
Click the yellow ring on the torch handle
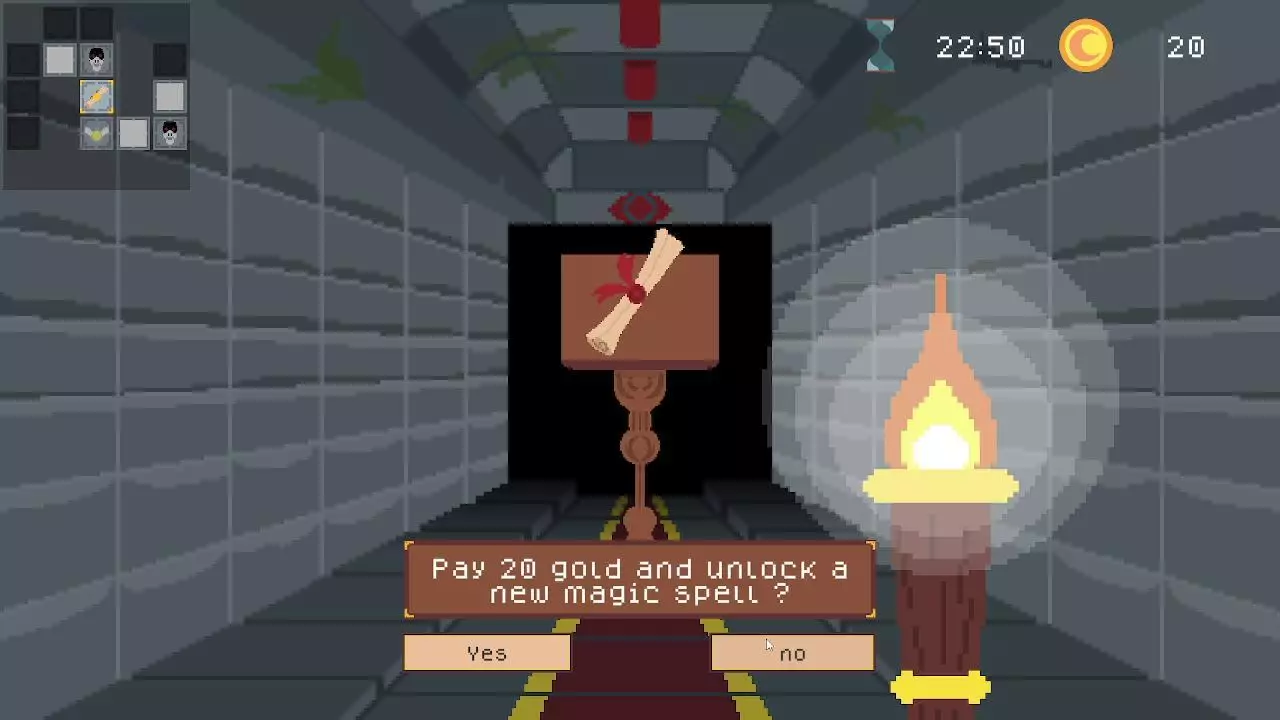click(941, 686)
